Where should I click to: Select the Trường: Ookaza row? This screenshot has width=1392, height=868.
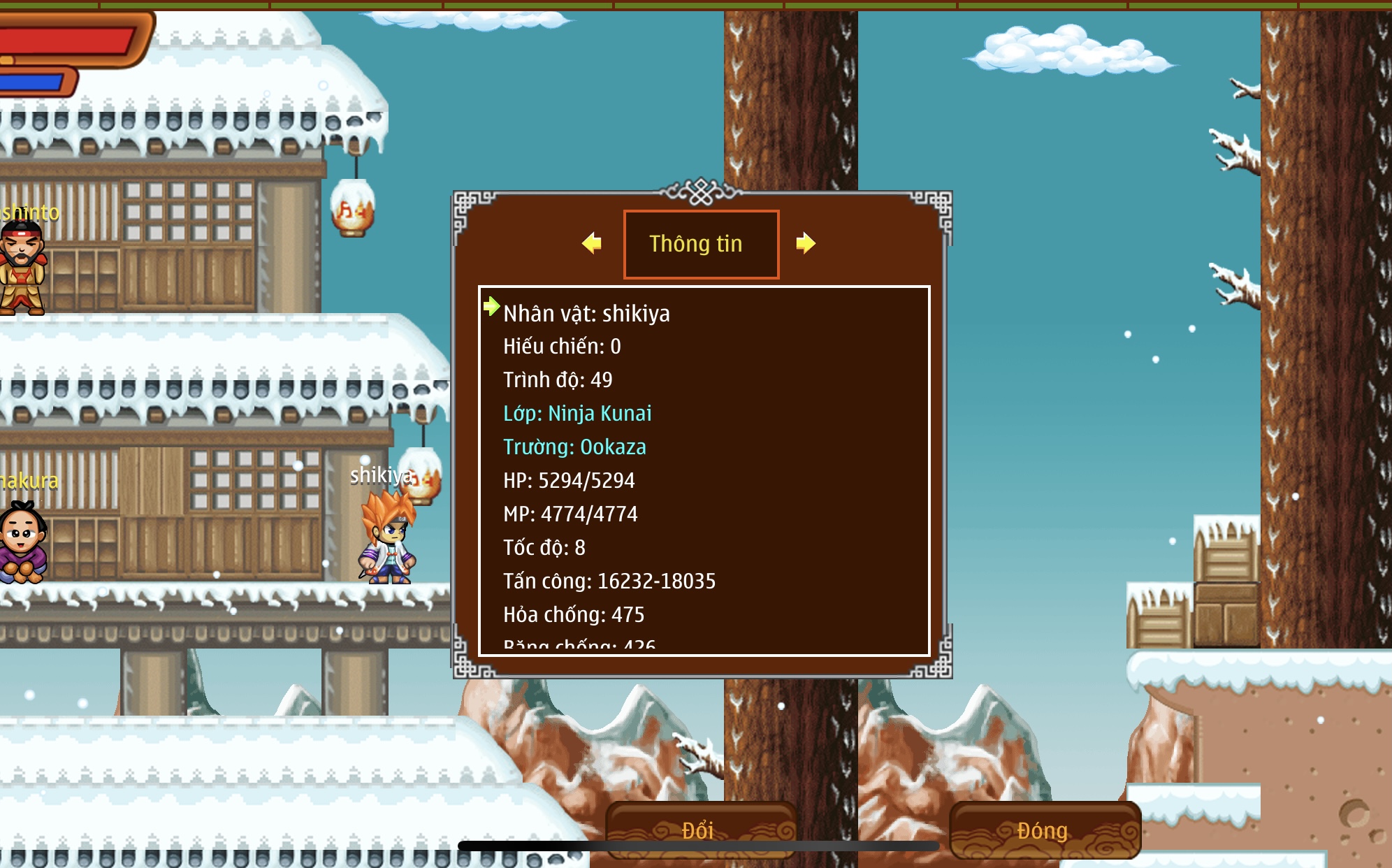click(574, 447)
